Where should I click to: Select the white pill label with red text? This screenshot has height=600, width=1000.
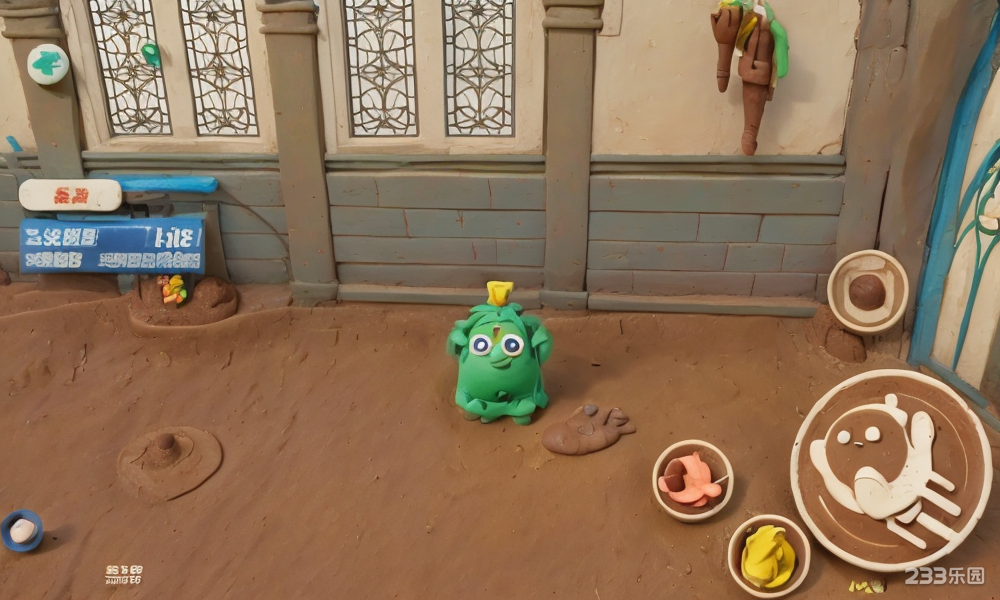coord(70,195)
